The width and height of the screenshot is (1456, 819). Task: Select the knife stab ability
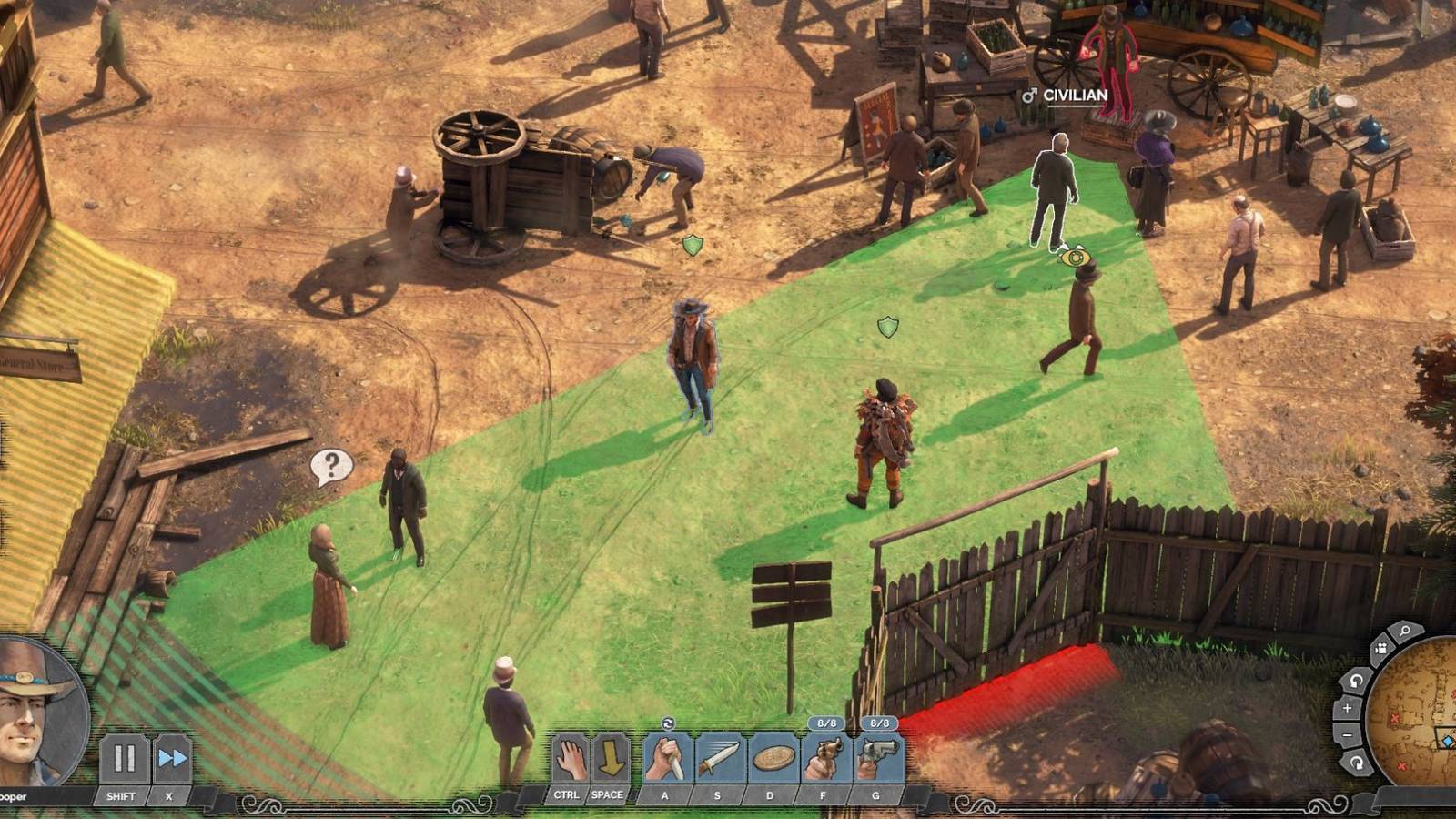(x=667, y=759)
